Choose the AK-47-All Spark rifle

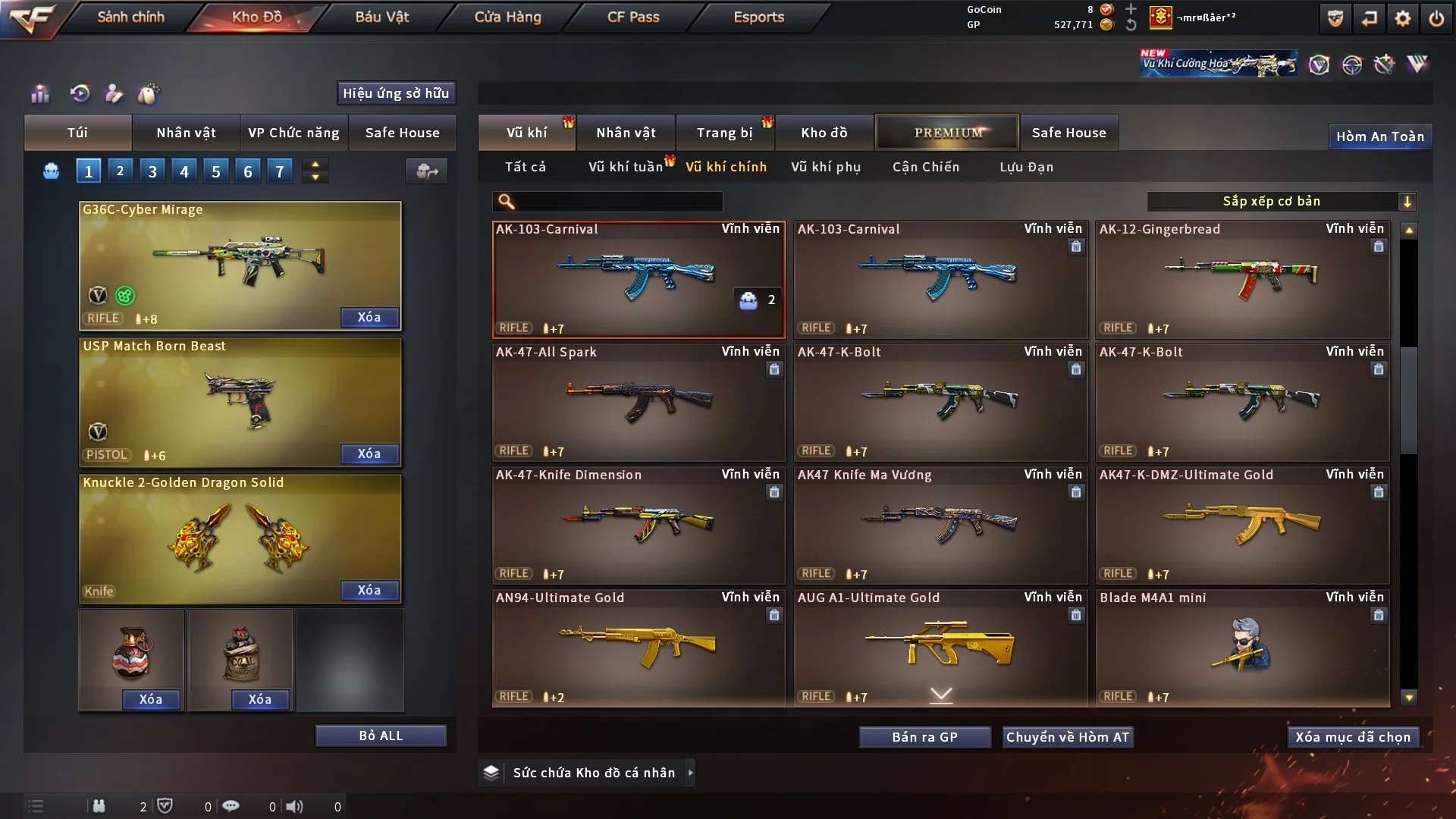639,402
